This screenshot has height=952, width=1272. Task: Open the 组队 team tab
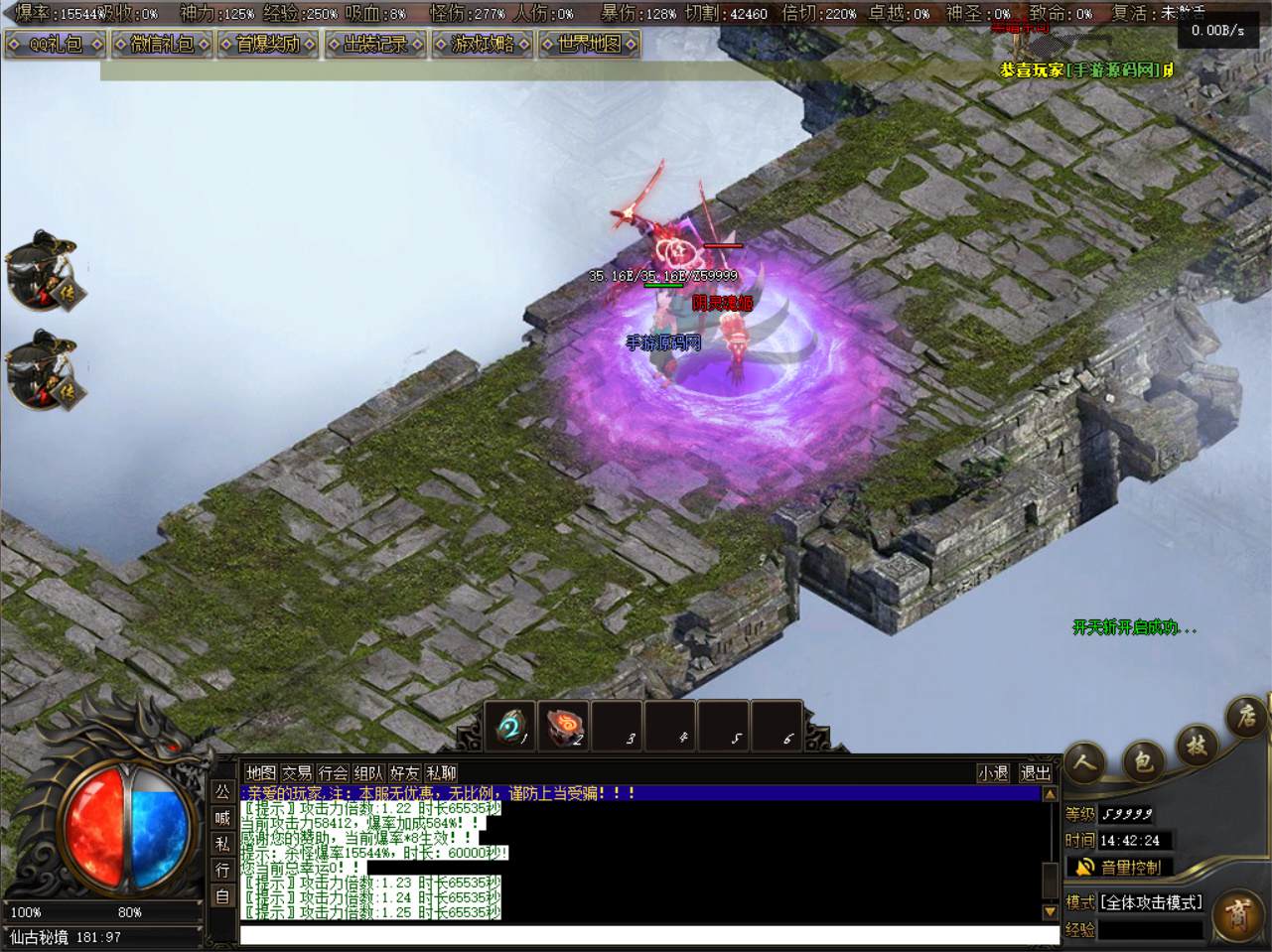coord(368,772)
